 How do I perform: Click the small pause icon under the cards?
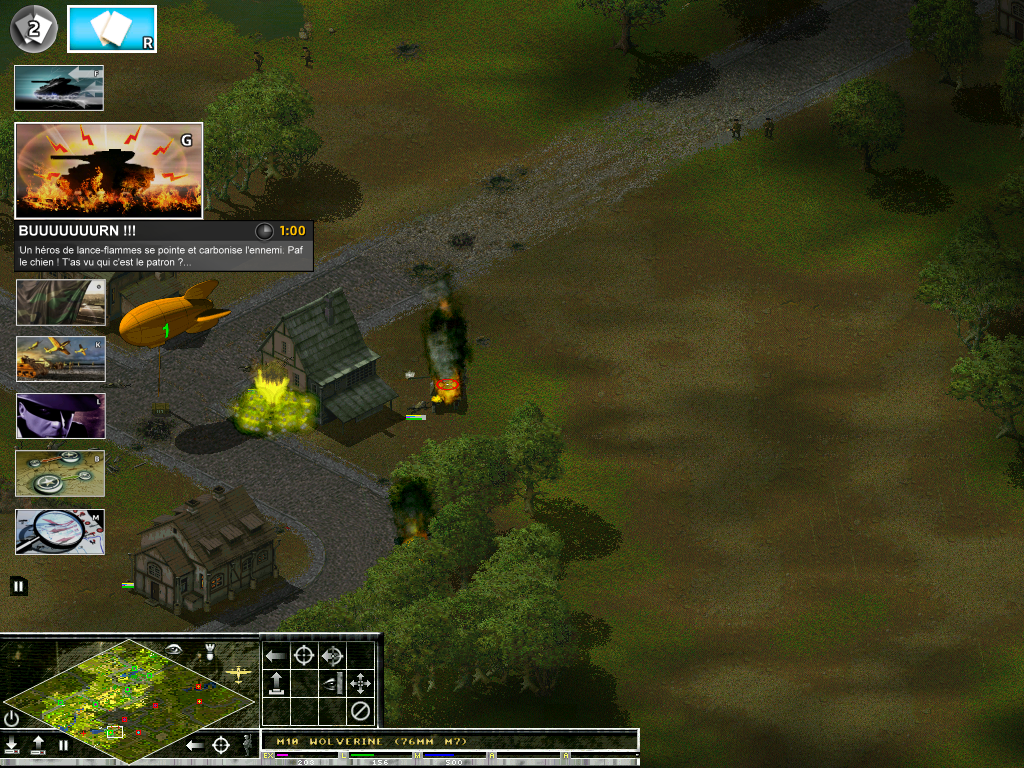19,586
